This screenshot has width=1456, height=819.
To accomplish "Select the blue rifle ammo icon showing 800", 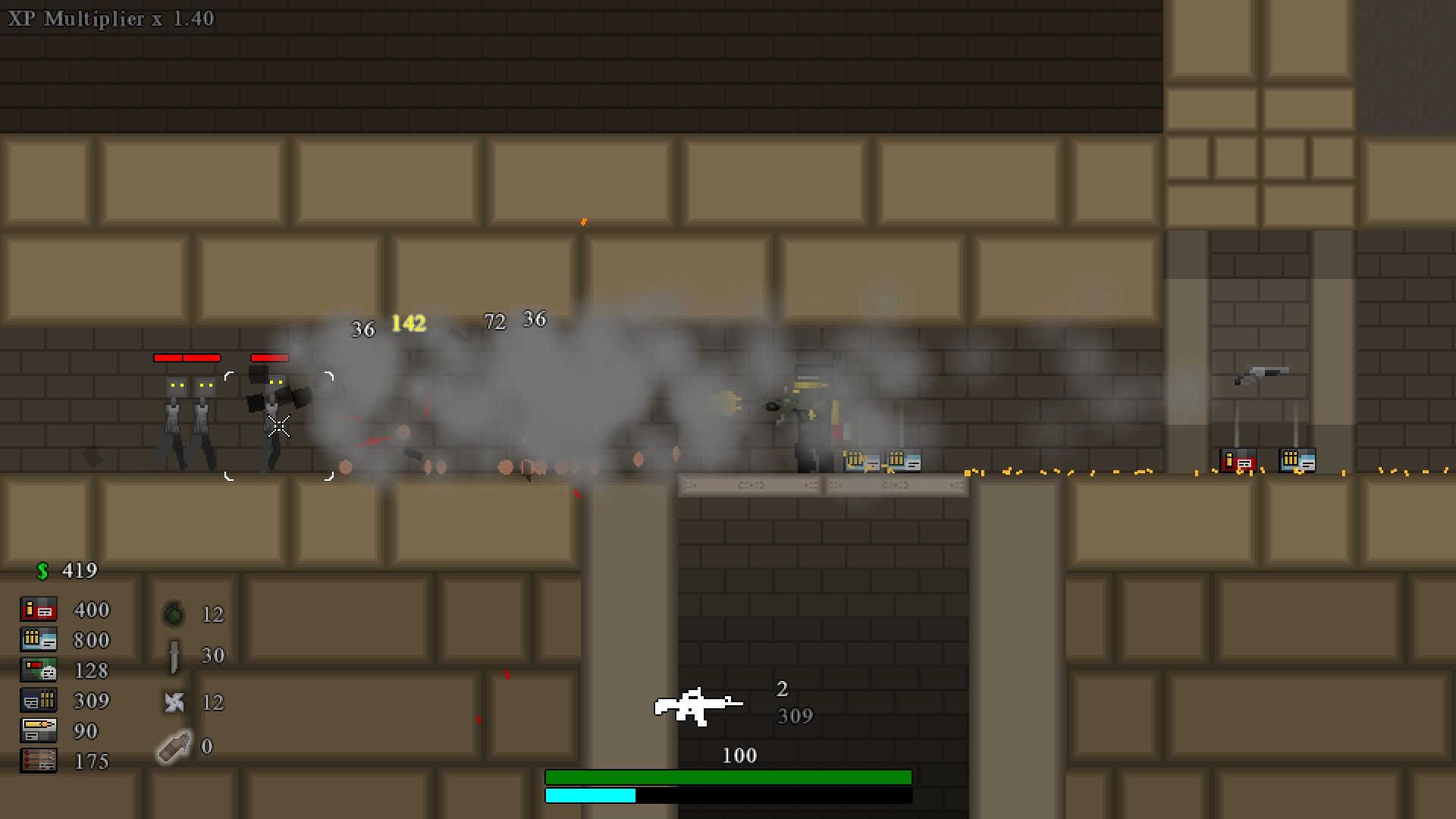I will (x=38, y=639).
